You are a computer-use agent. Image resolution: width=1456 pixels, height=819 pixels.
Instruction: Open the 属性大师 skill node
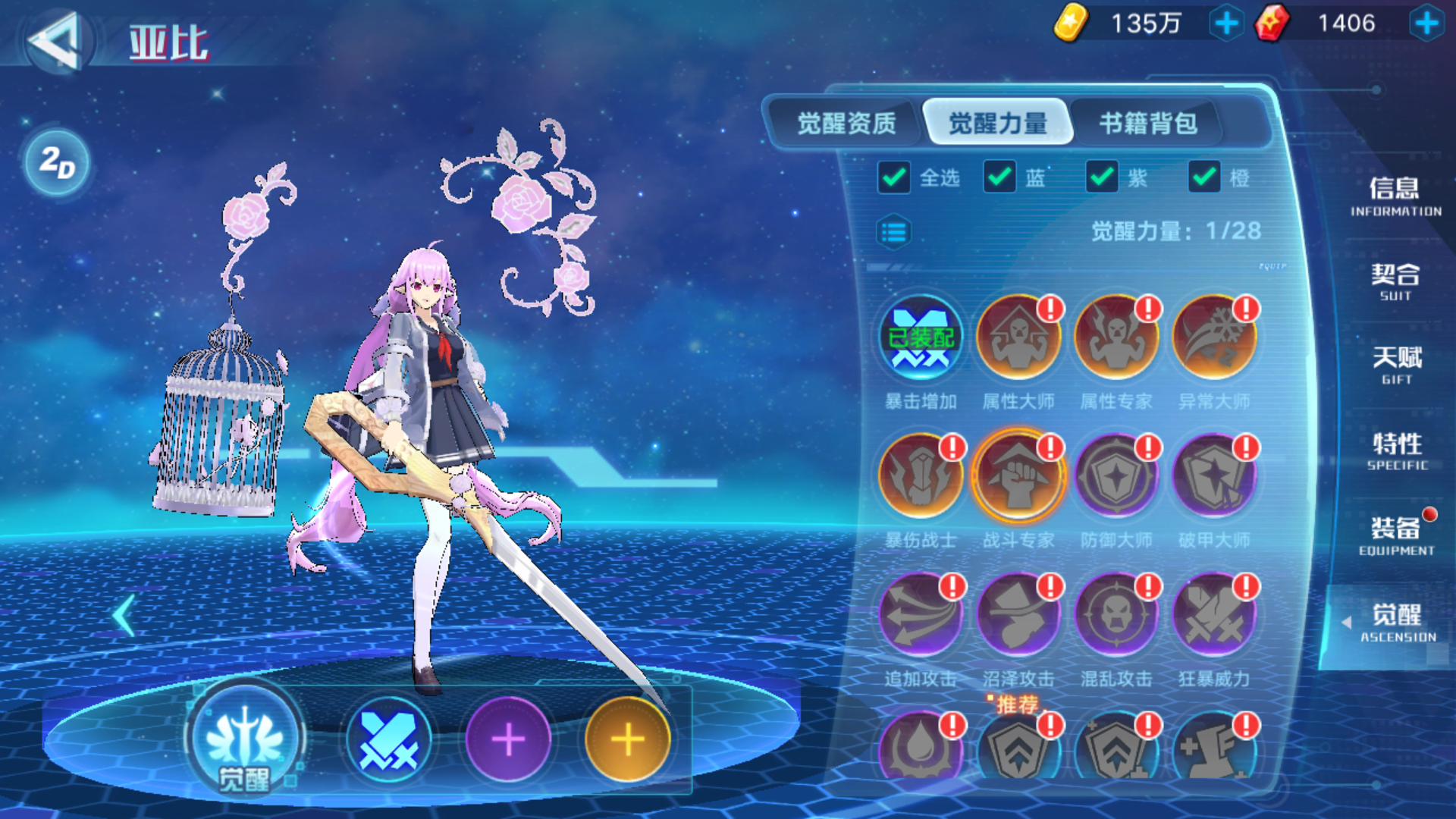[1018, 336]
